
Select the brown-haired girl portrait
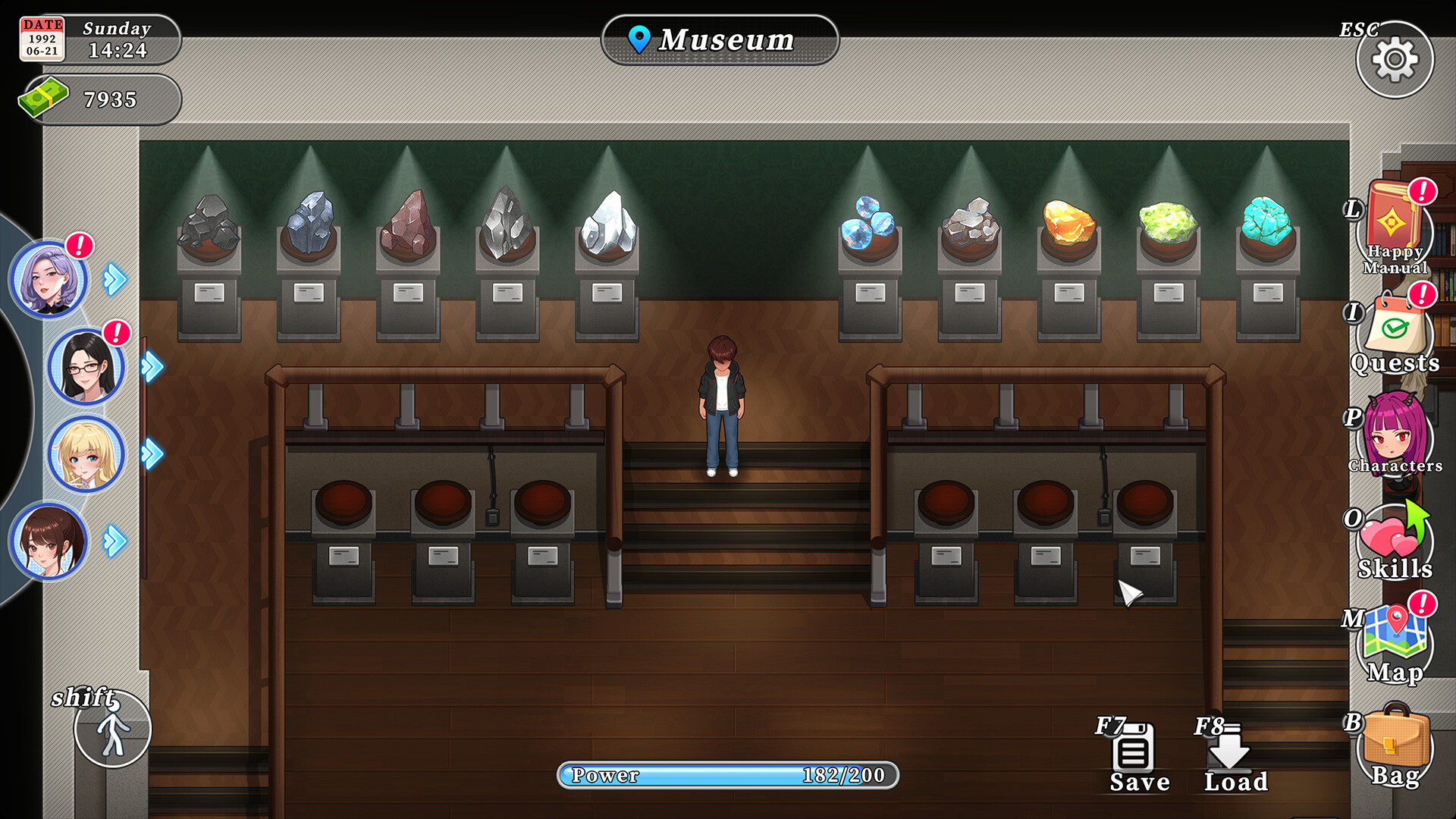click(x=49, y=541)
